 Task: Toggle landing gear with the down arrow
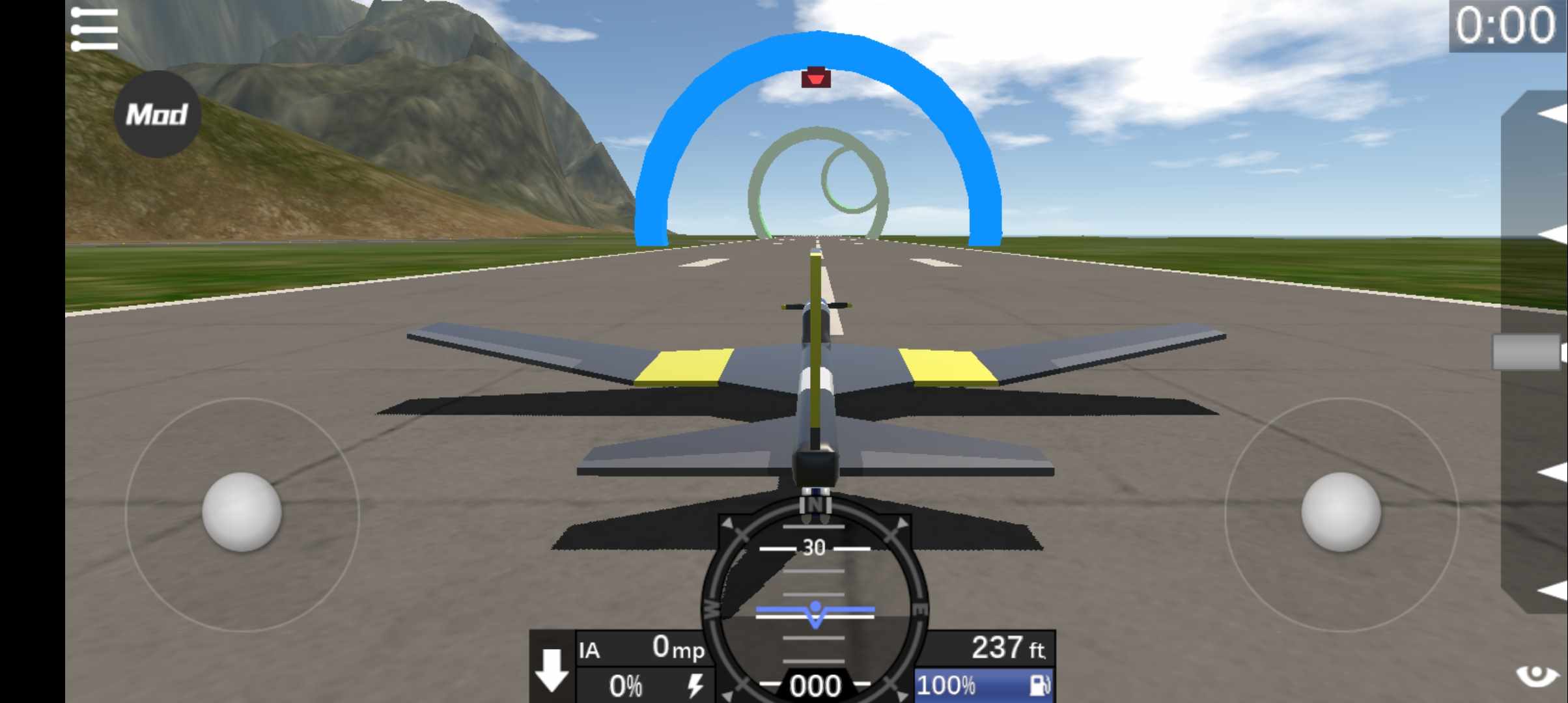tap(552, 669)
